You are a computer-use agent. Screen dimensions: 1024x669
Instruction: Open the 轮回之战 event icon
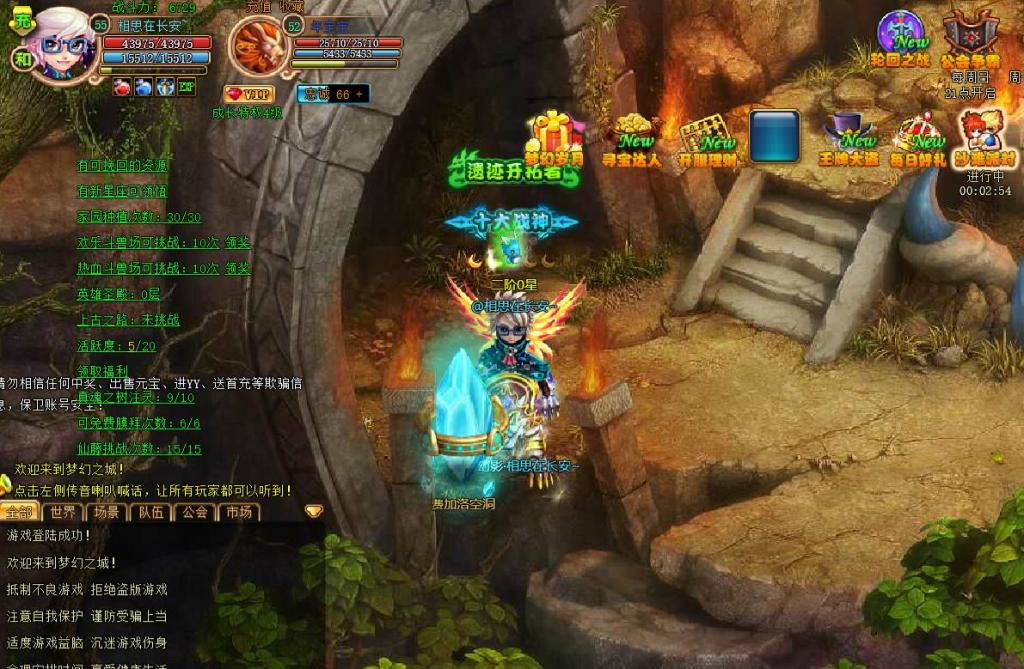pyautogui.click(x=903, y=37)
